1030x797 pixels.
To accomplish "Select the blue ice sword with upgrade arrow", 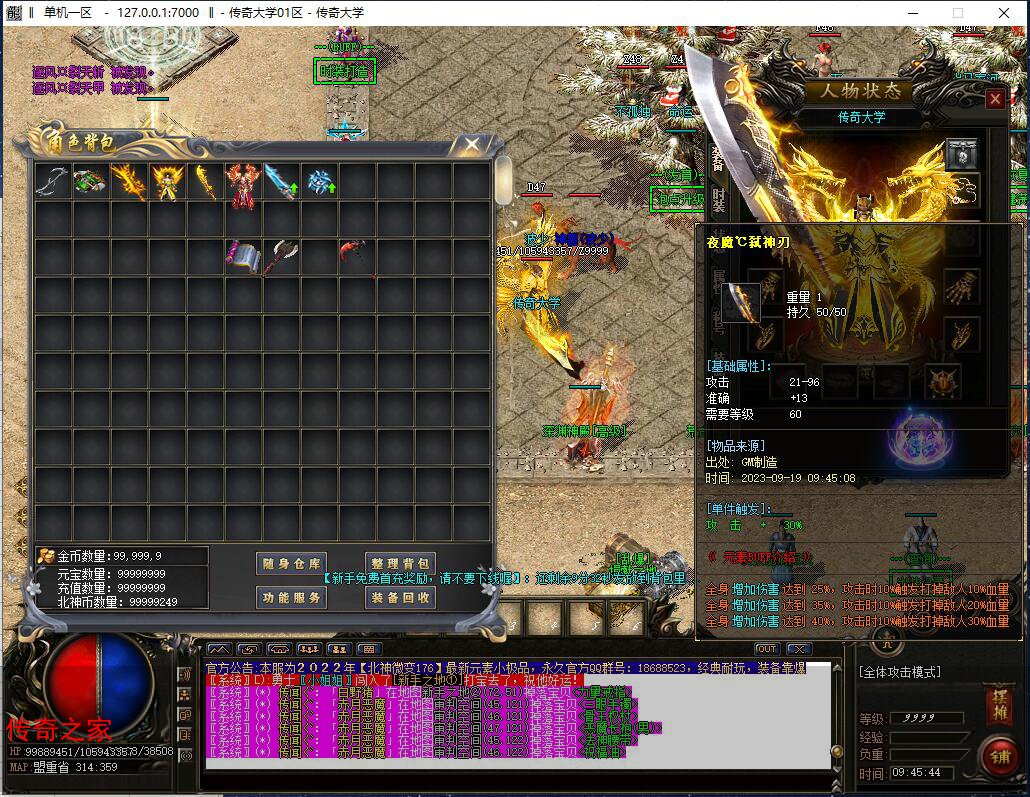I will pyautogui.click(x=281, y=182).
